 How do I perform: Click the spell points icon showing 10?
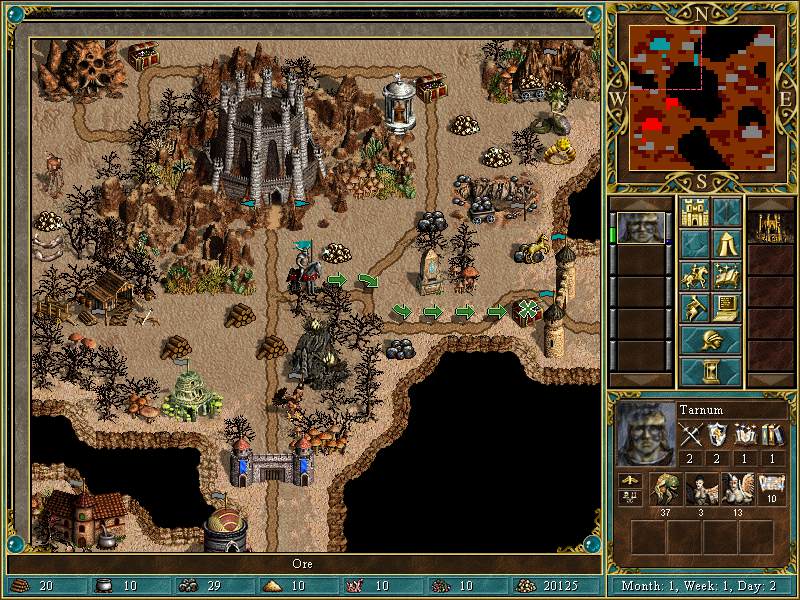[770, 489]
